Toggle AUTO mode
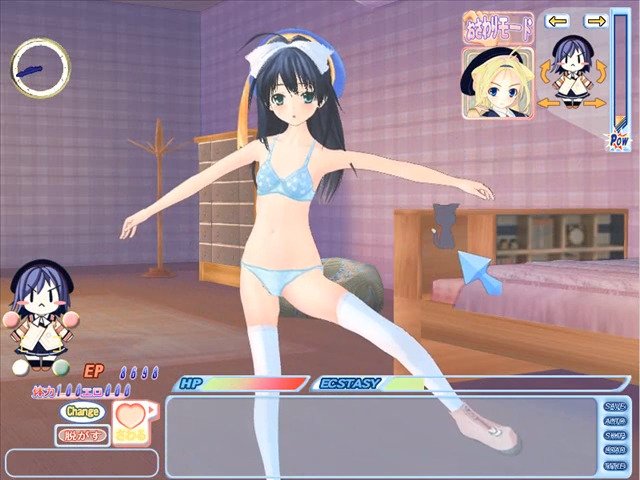 616,421
